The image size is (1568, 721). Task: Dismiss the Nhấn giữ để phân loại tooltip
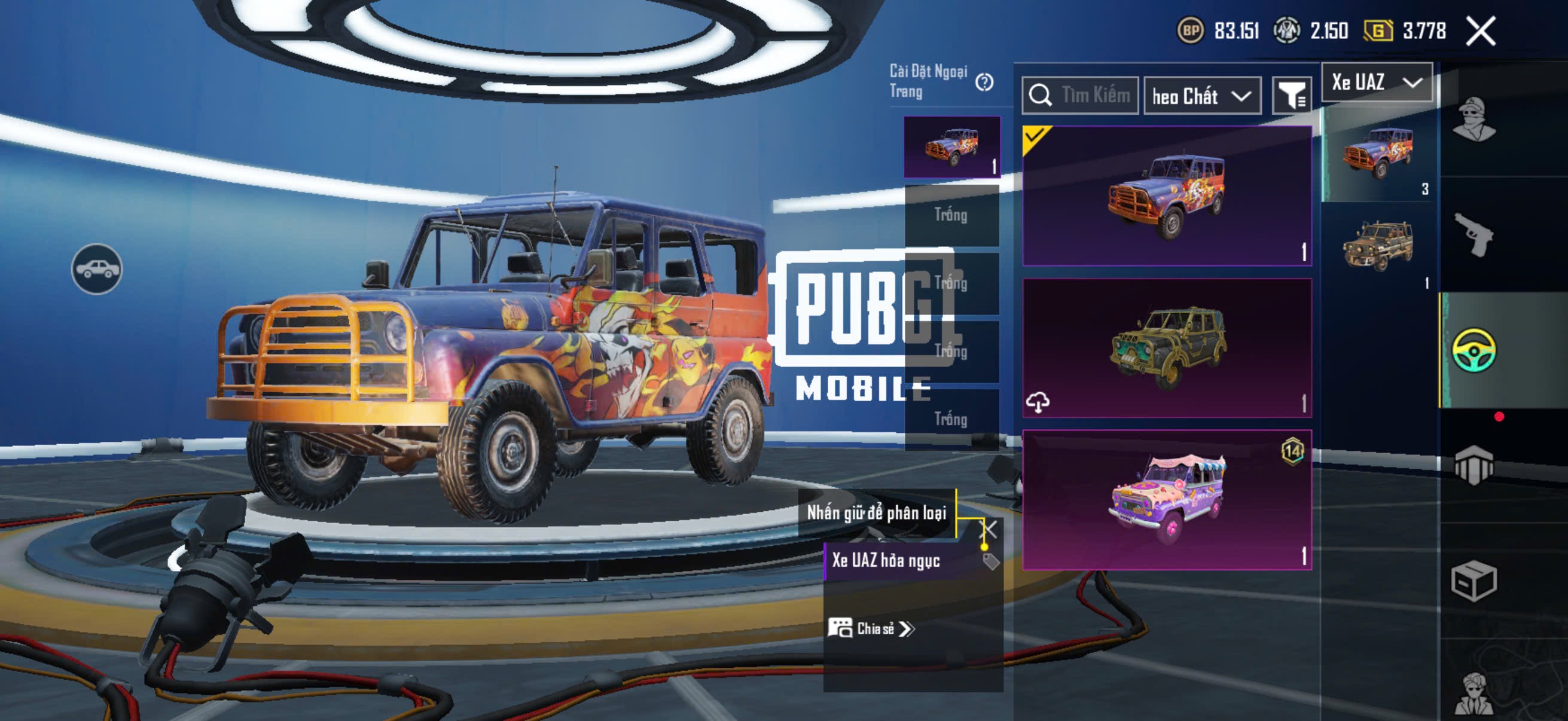(x=989, y=529)
